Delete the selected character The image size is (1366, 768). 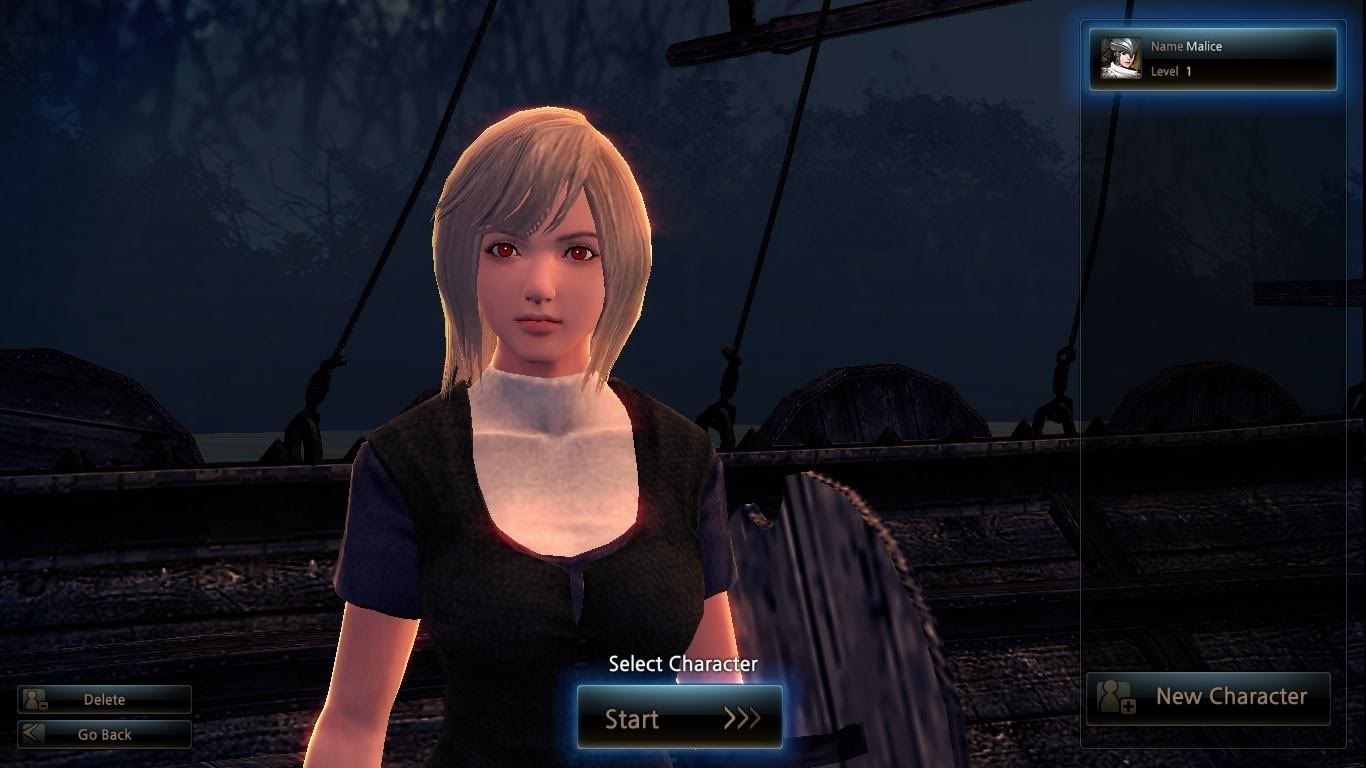point(104,700)
